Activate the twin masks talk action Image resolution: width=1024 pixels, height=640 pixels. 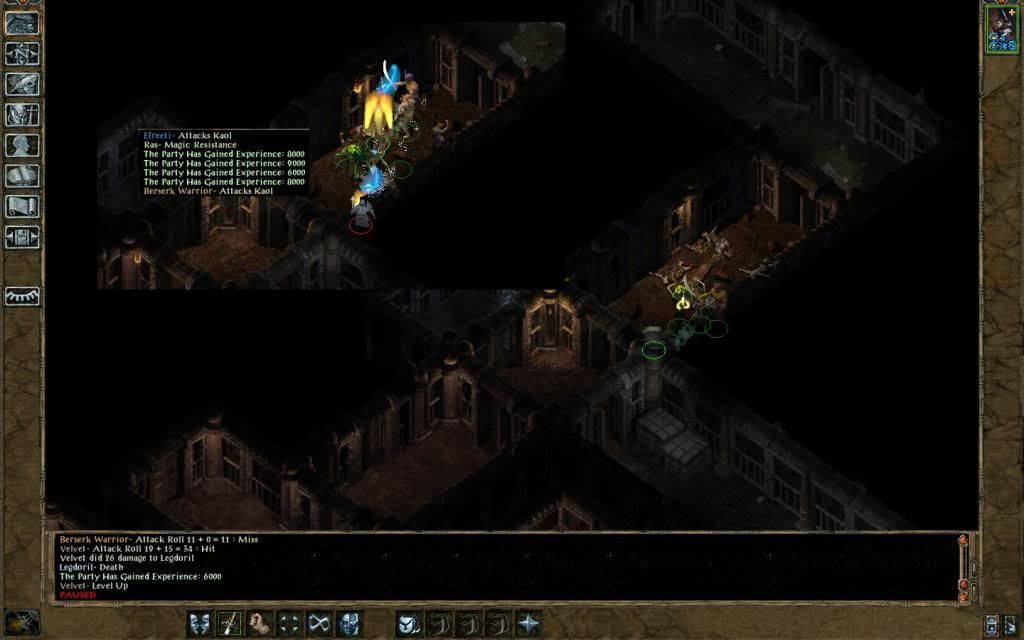(x=200, y=623)
